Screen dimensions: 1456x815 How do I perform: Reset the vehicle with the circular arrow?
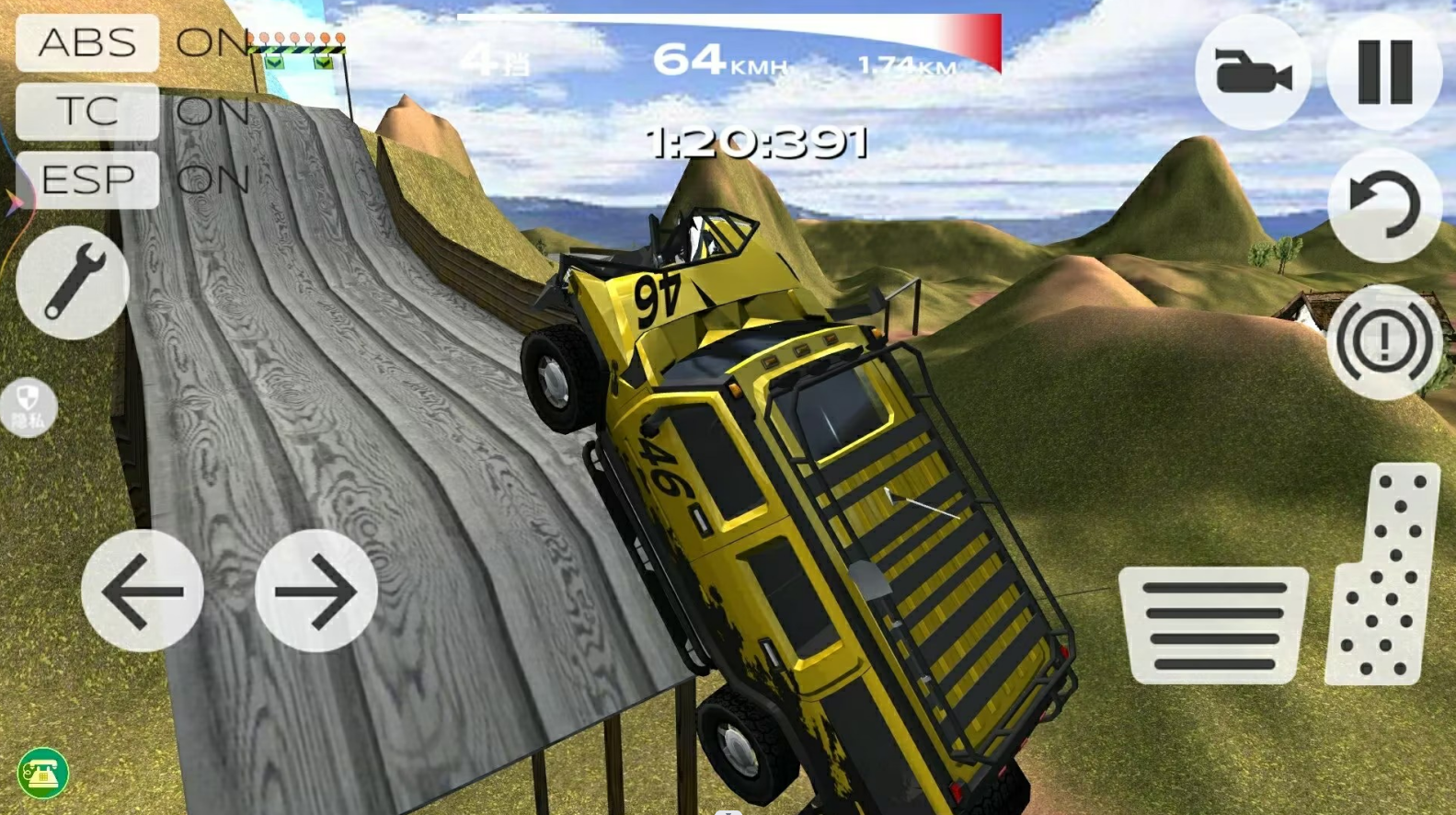coord(1384,205)
